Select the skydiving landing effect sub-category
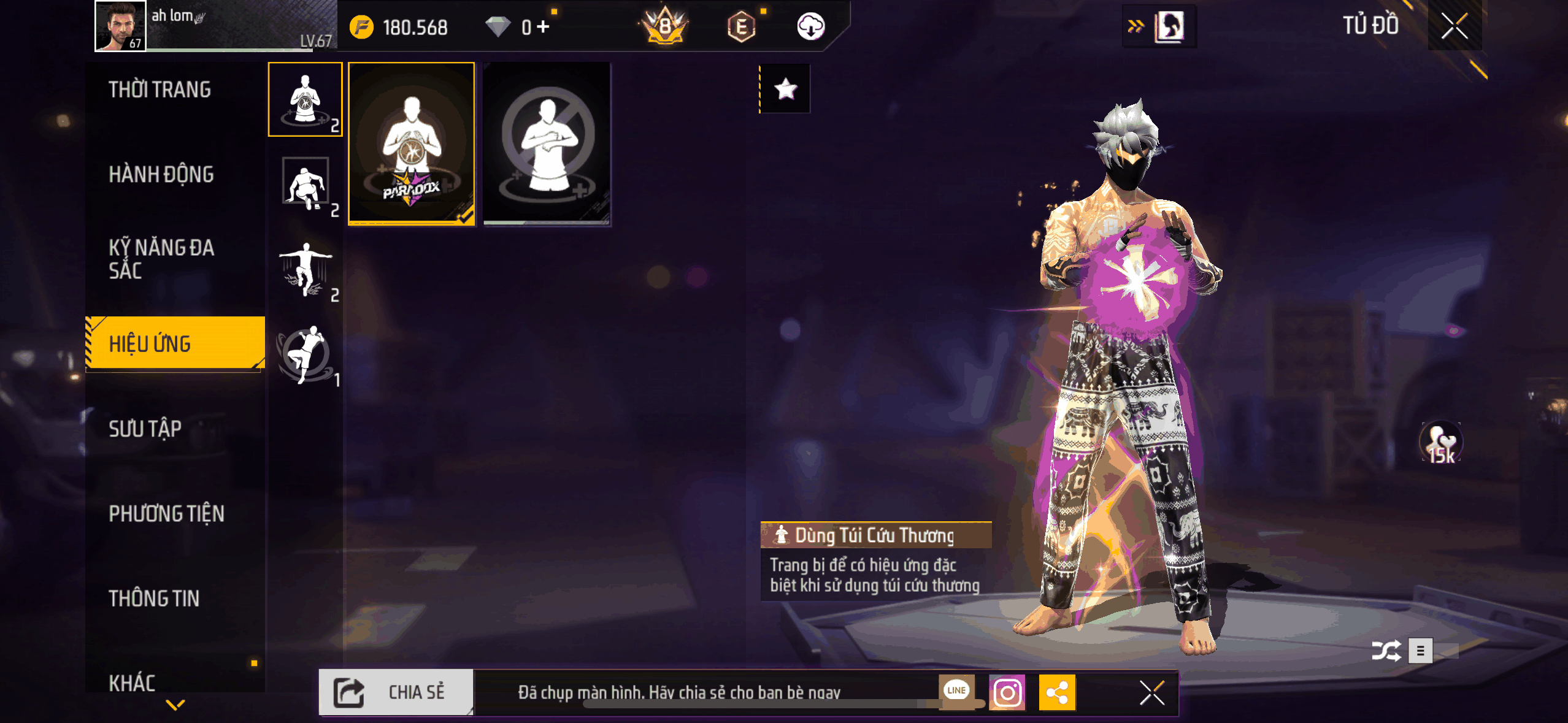 click(x=306, y=269)
